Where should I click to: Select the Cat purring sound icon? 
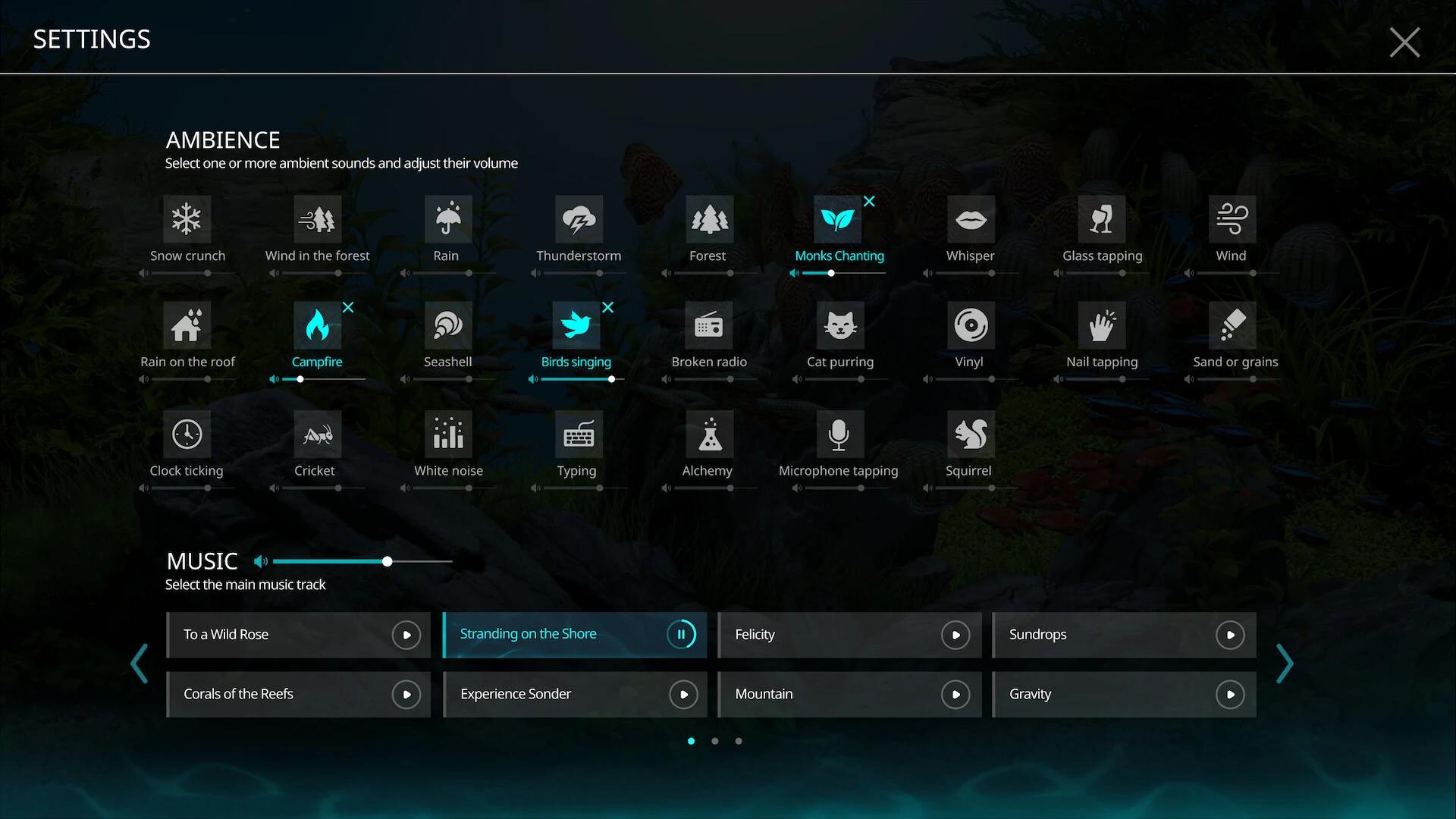[839, 326]
